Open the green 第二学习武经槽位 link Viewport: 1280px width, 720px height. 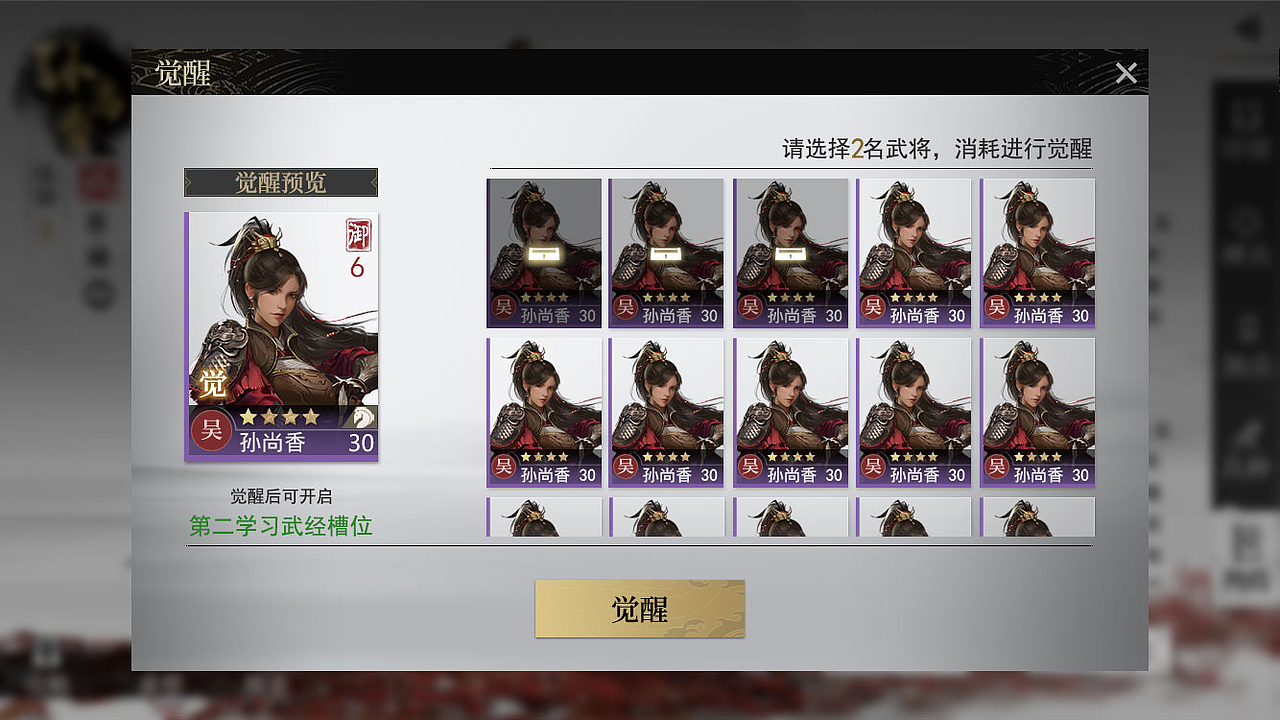(x=282, y=527)
